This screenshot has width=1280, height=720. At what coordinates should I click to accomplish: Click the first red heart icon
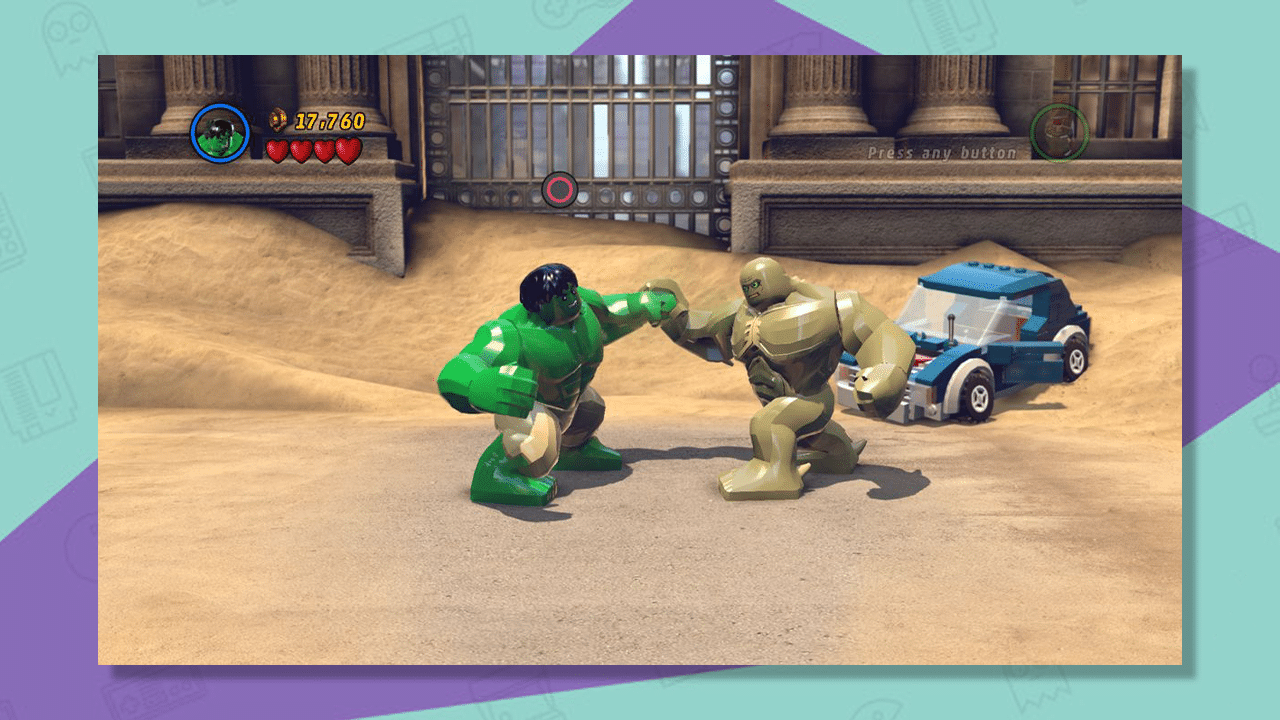[277, 150]
